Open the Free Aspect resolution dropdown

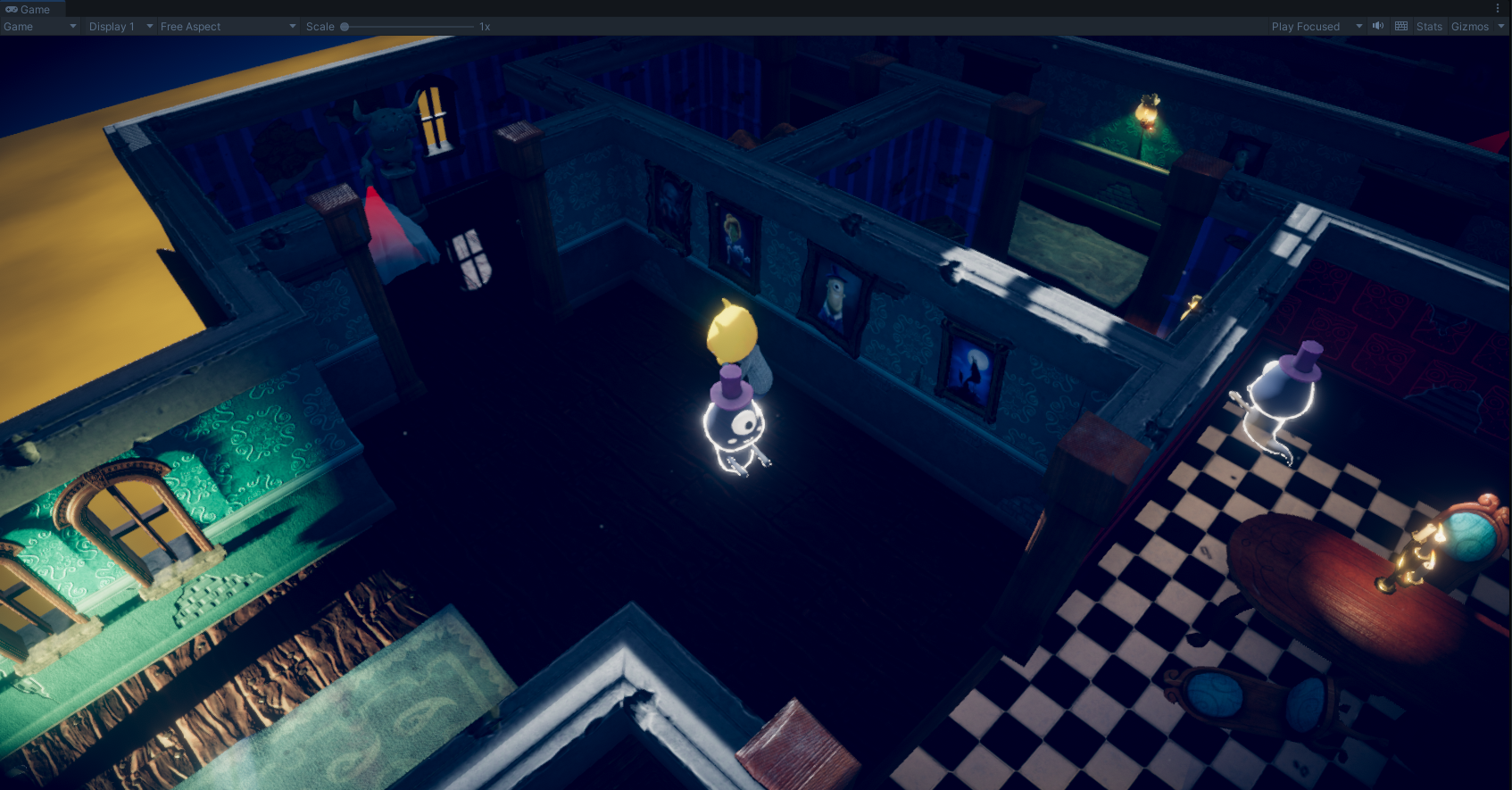[x=226, y=26]
